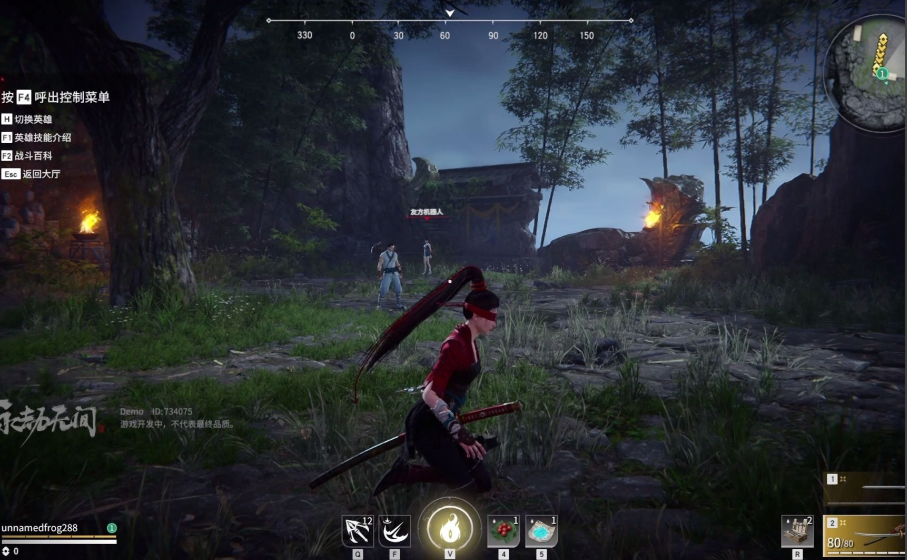Select the repair kit item slot
The width and height of the screenshot is (907, 560).
797,530
